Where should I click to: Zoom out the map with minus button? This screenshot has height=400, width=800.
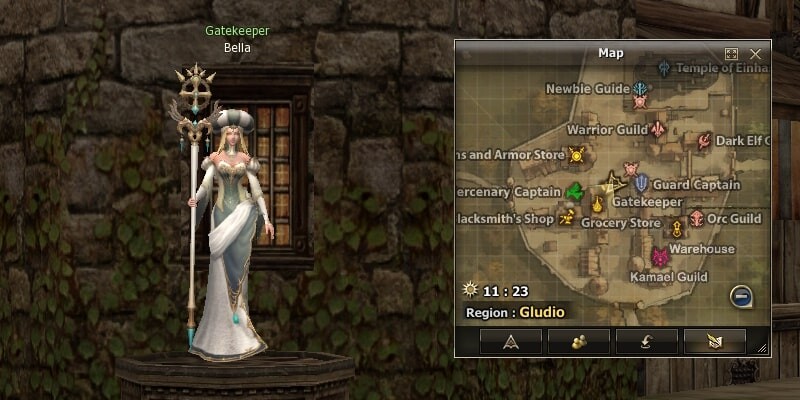tap(741, 296)
